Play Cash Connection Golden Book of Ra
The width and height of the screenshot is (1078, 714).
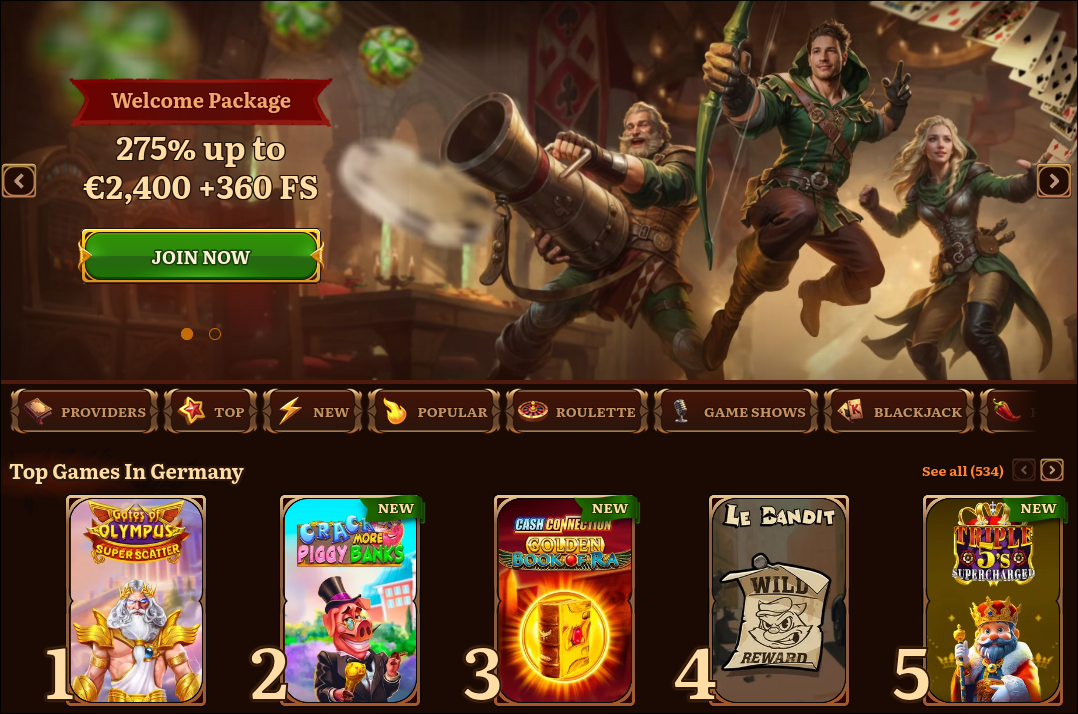(x=565, y=600)
